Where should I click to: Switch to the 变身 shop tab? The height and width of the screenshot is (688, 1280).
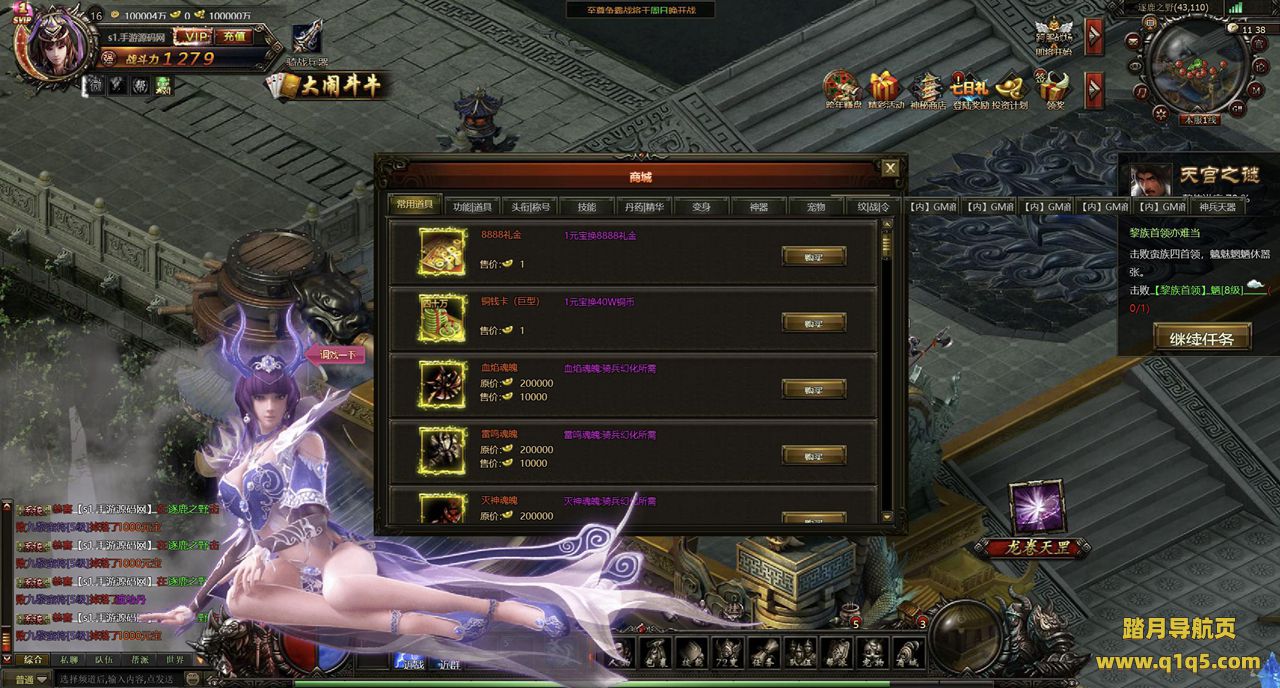[701, 207]
